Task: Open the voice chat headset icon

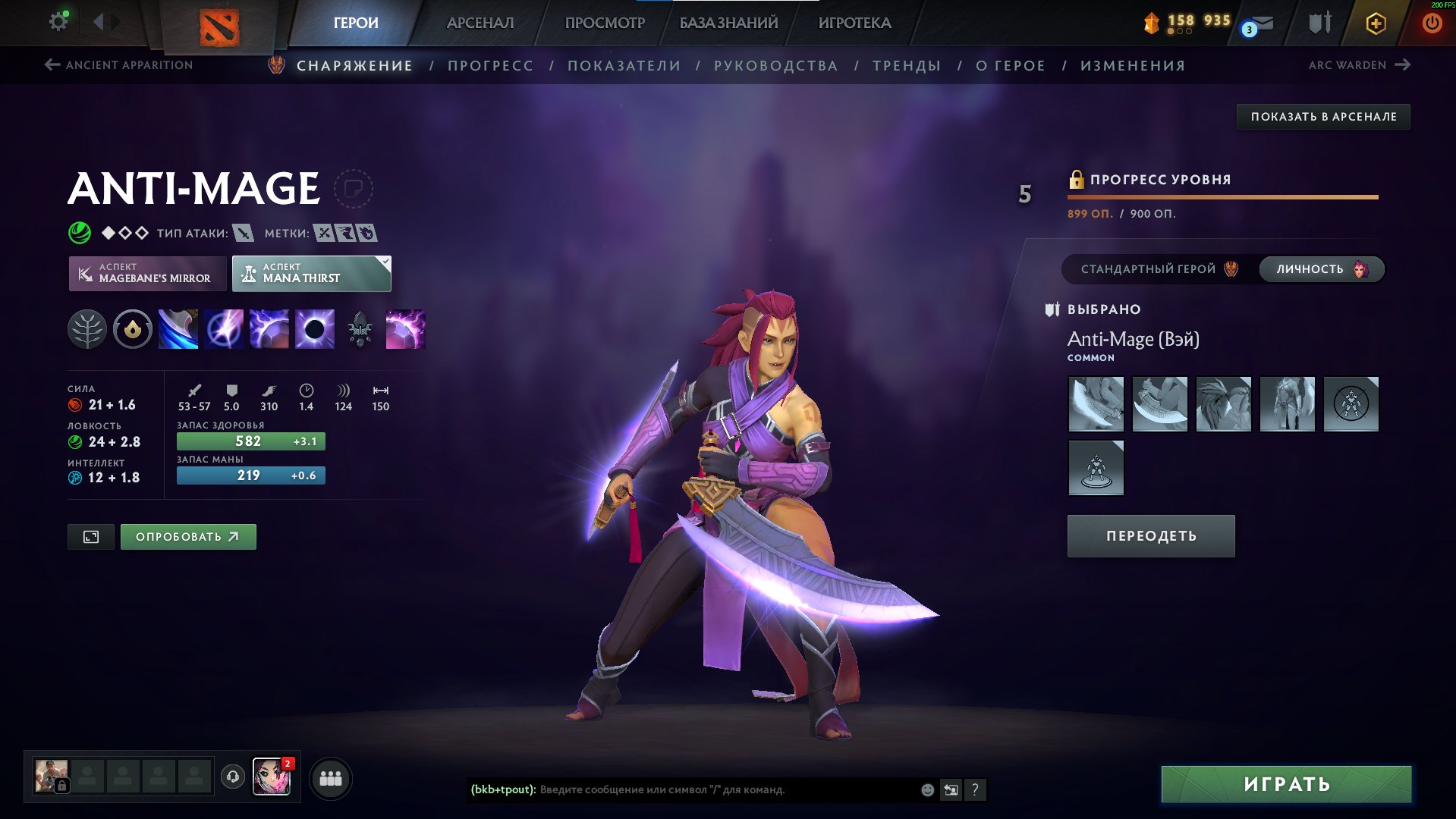Action: click(x=232, y=776)
